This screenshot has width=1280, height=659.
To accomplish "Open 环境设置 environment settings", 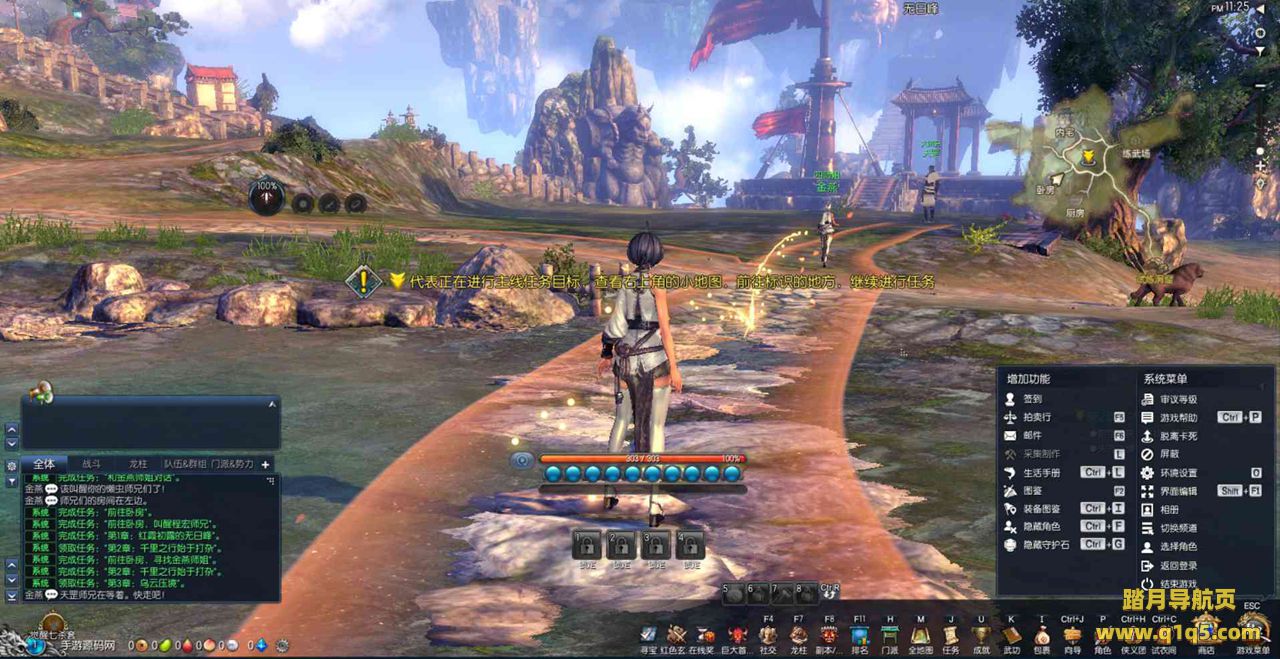I will click(1178, 473).
